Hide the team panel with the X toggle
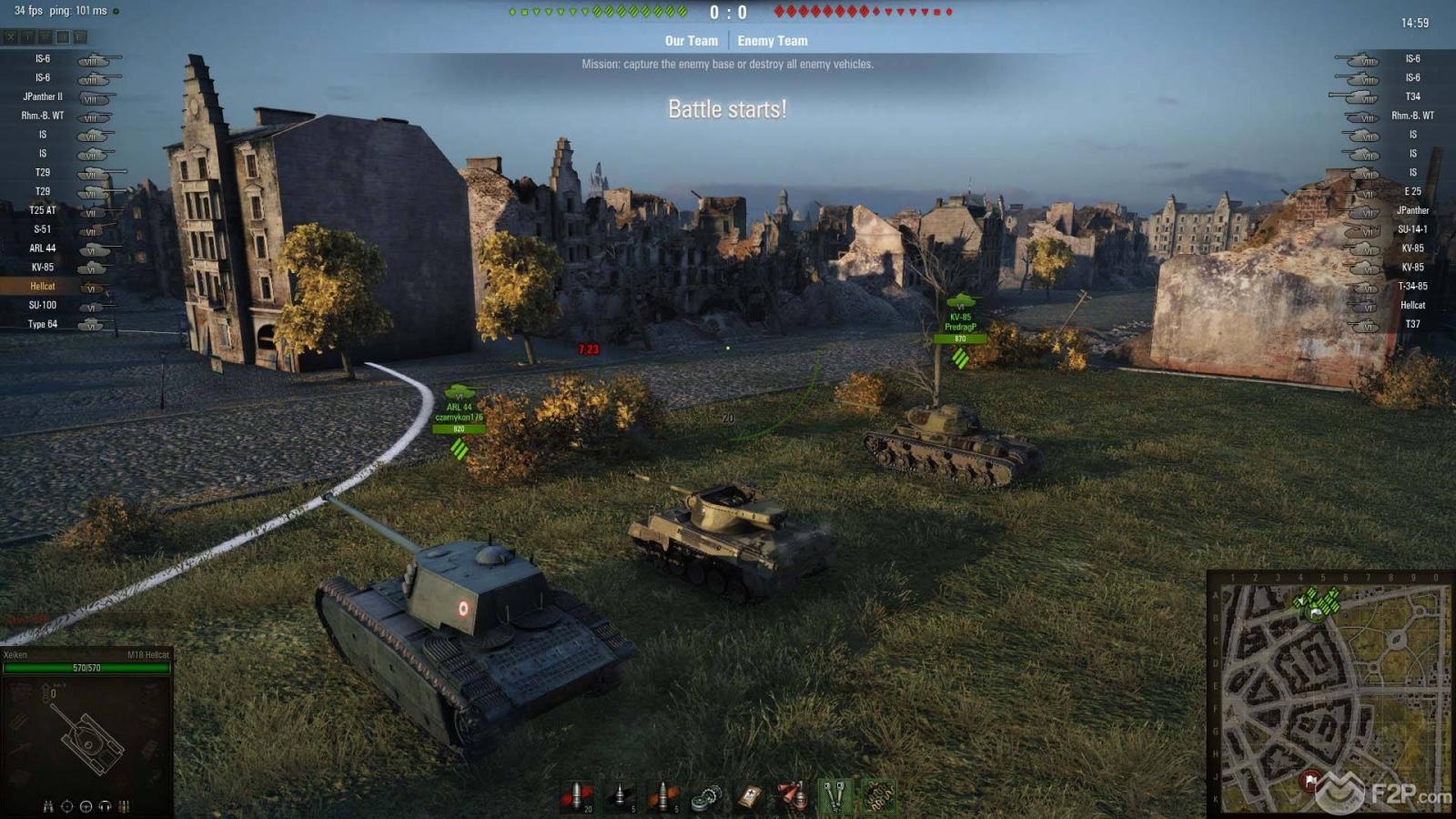 tap(10, 37)
